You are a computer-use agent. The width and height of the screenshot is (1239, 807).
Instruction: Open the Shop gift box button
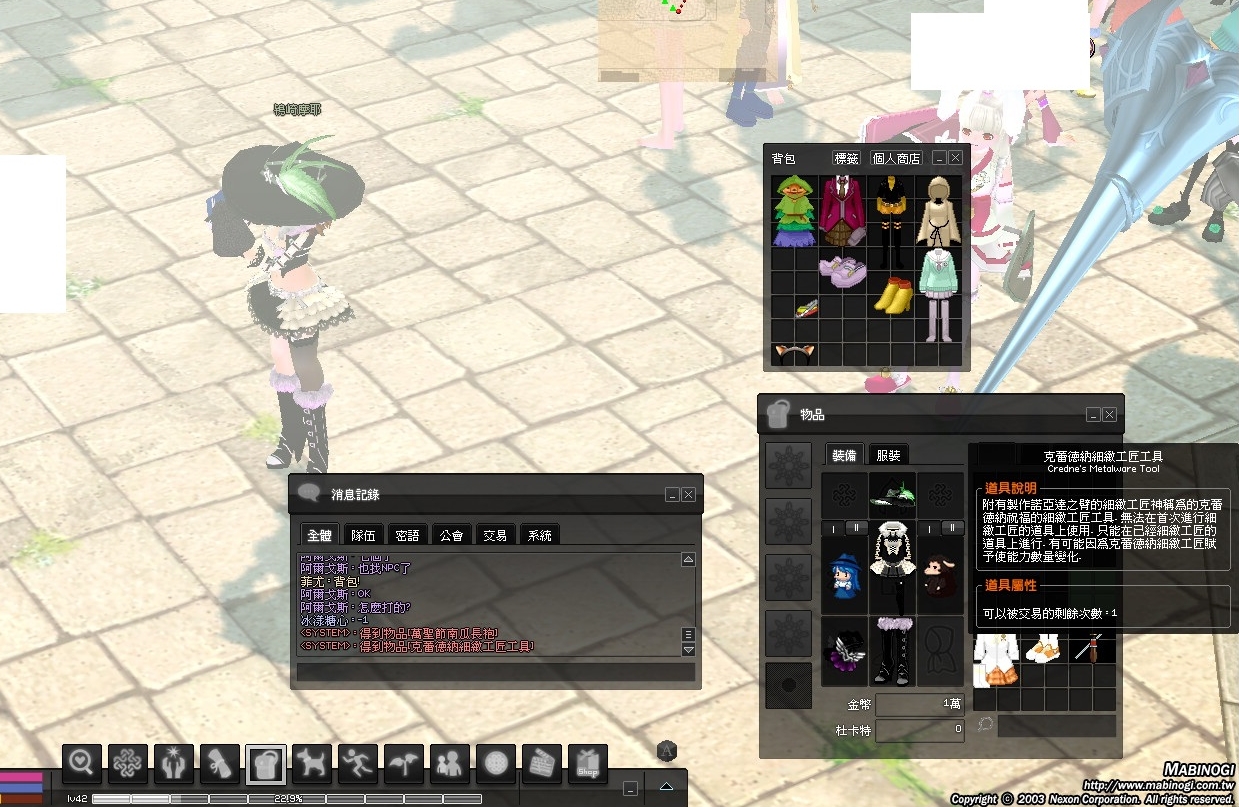[x=588, y=764]
